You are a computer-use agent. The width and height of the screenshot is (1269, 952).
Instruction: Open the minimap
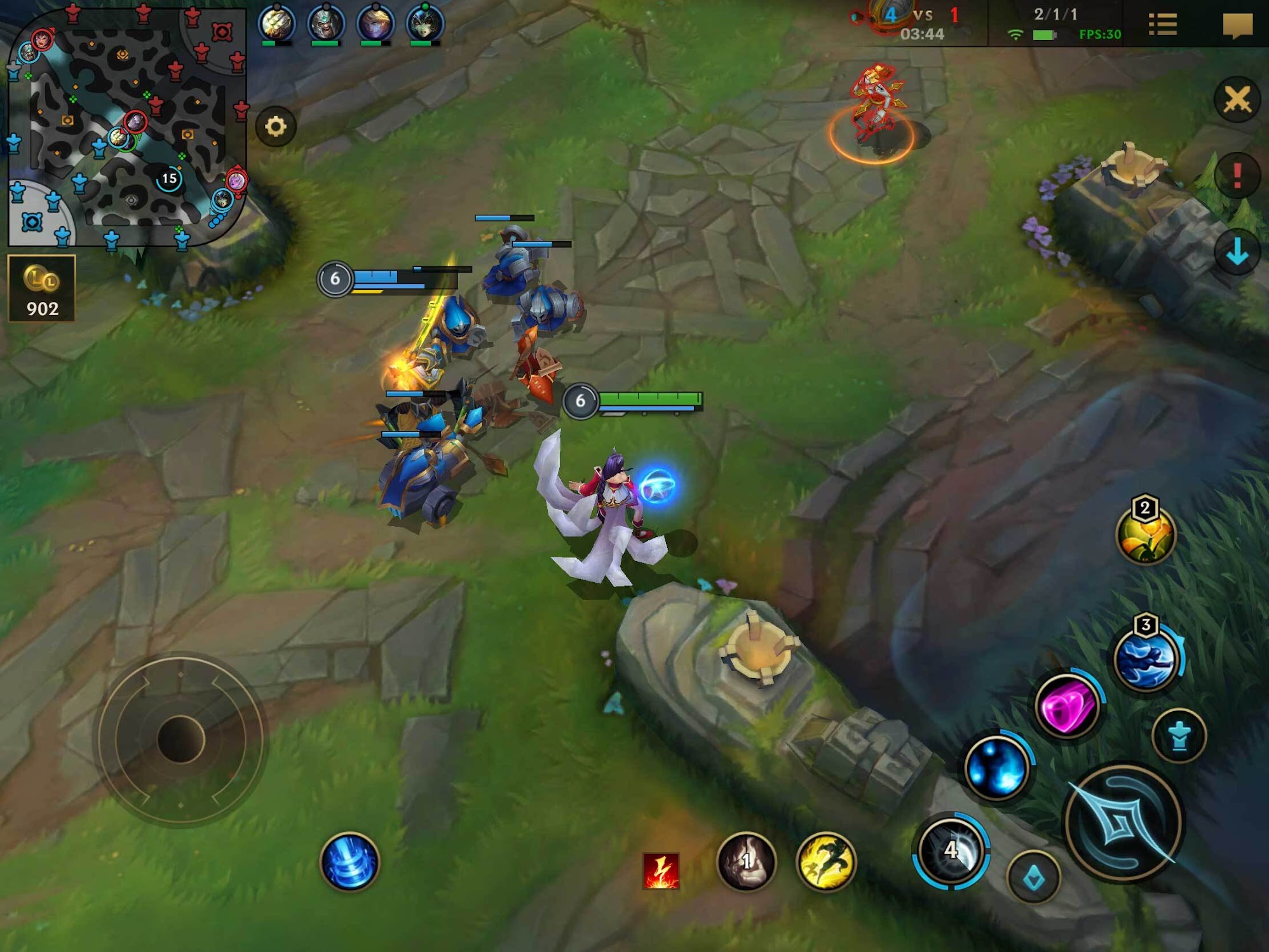pos(126,126)
